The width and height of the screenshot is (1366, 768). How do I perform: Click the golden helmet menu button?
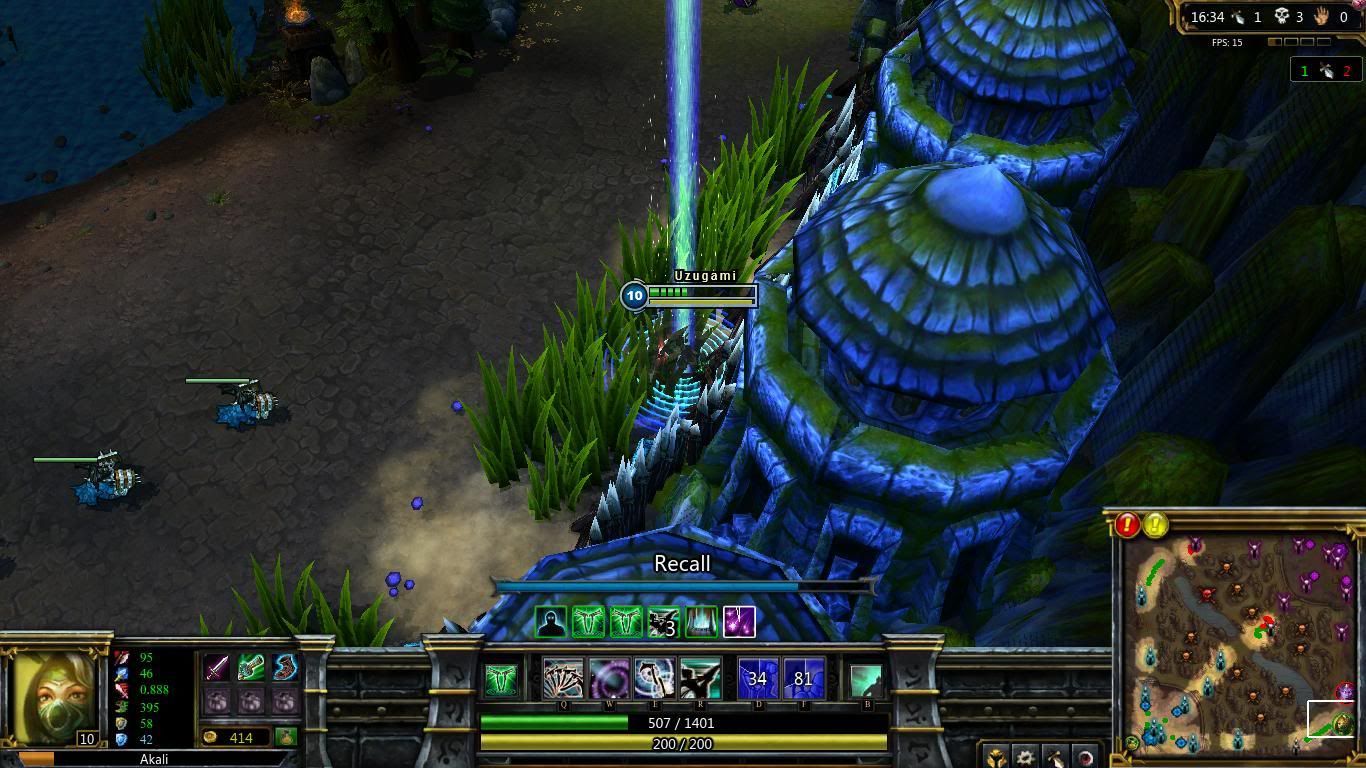pos(995,757)
